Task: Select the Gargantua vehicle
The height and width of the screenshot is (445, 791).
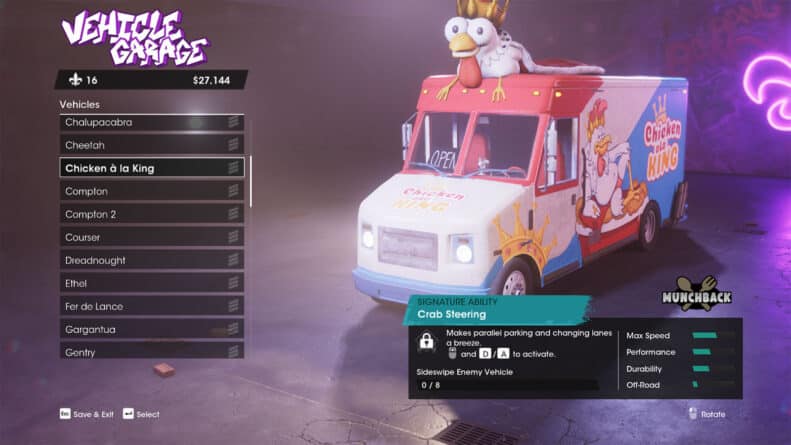Action: pos(151,329)
